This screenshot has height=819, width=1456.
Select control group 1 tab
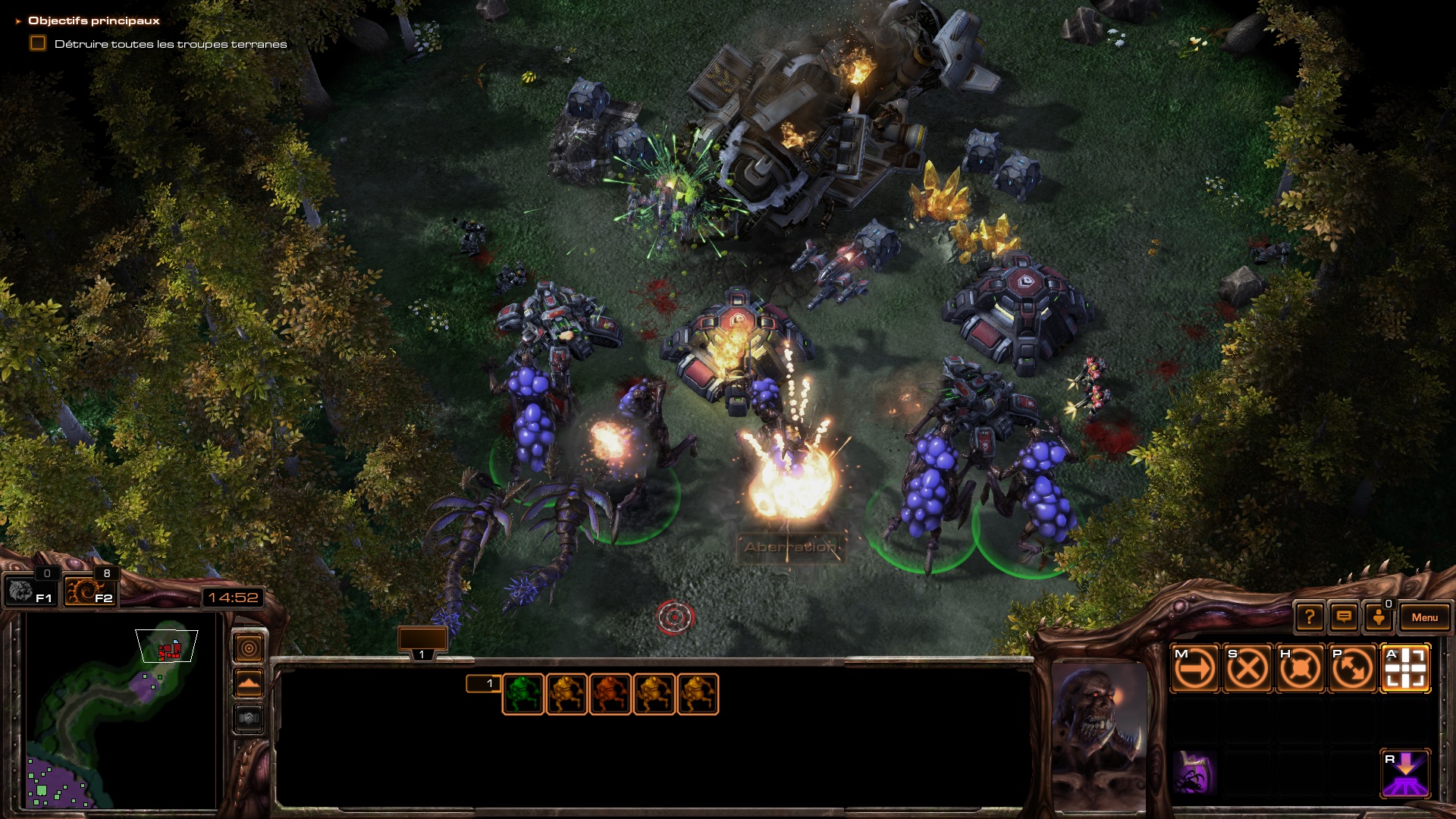click(x=422, y=644)
